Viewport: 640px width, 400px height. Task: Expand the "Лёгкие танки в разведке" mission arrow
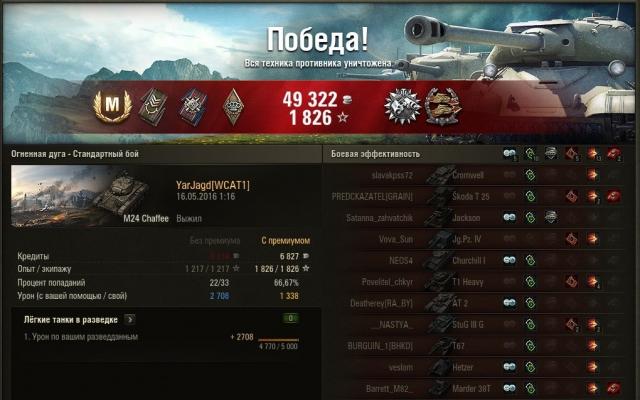[x=130, y=319]
